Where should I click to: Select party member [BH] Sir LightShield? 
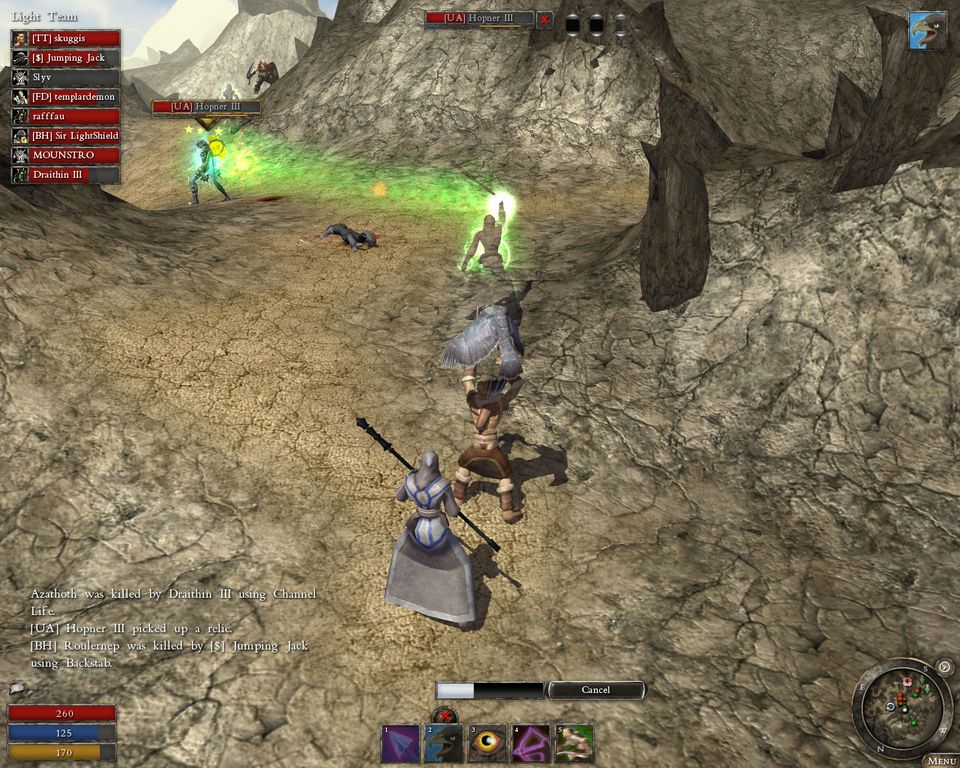(x=66, y=135)
